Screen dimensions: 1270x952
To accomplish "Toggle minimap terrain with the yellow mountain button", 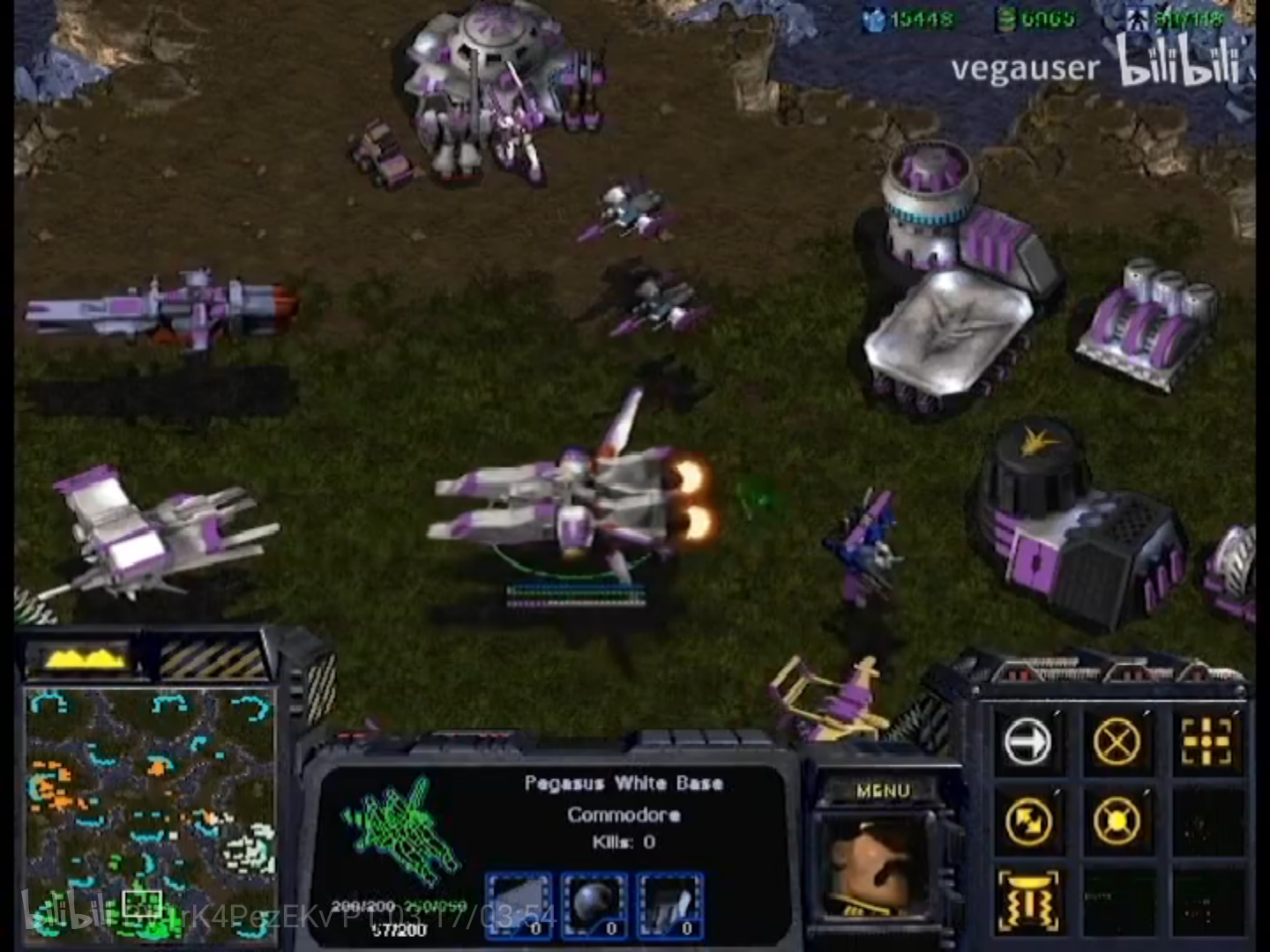I will point(81,658).
